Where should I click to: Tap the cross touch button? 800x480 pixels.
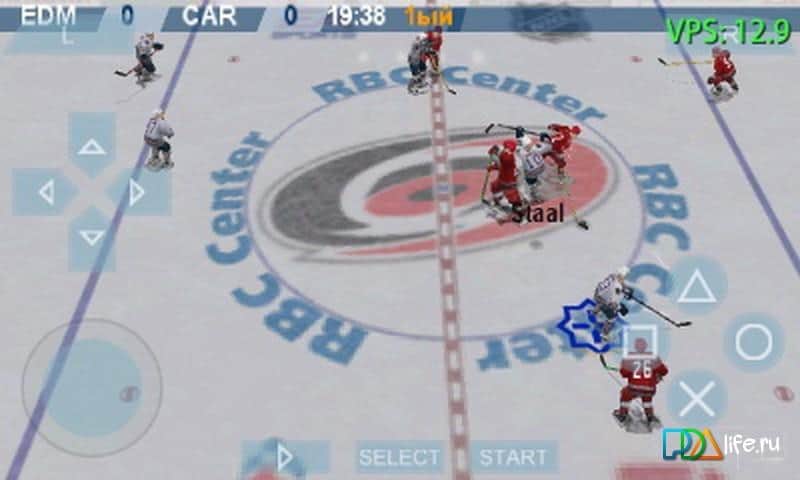[x=697, y=399]
